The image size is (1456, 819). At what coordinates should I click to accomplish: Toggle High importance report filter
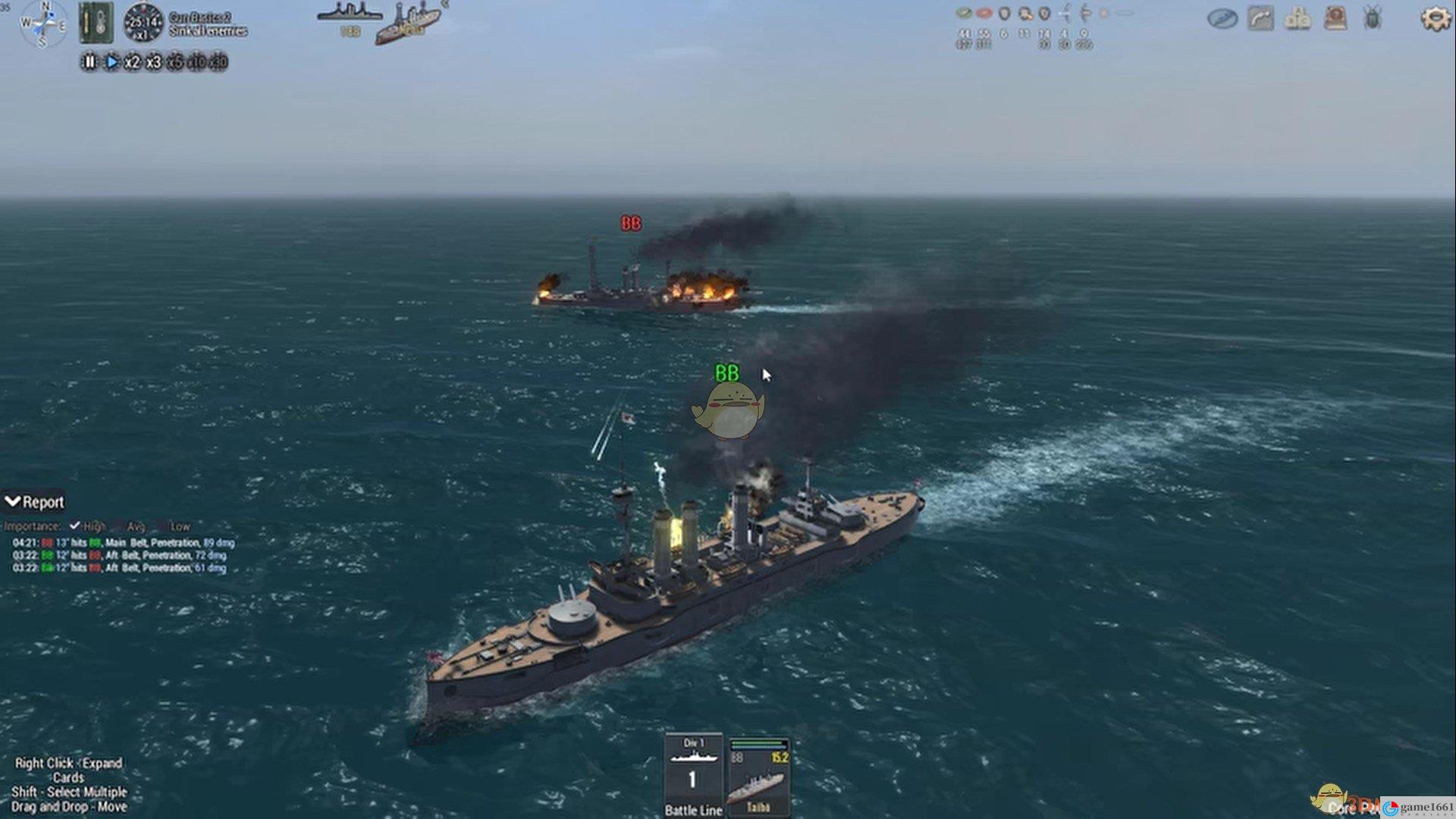(x=75, y=526)
